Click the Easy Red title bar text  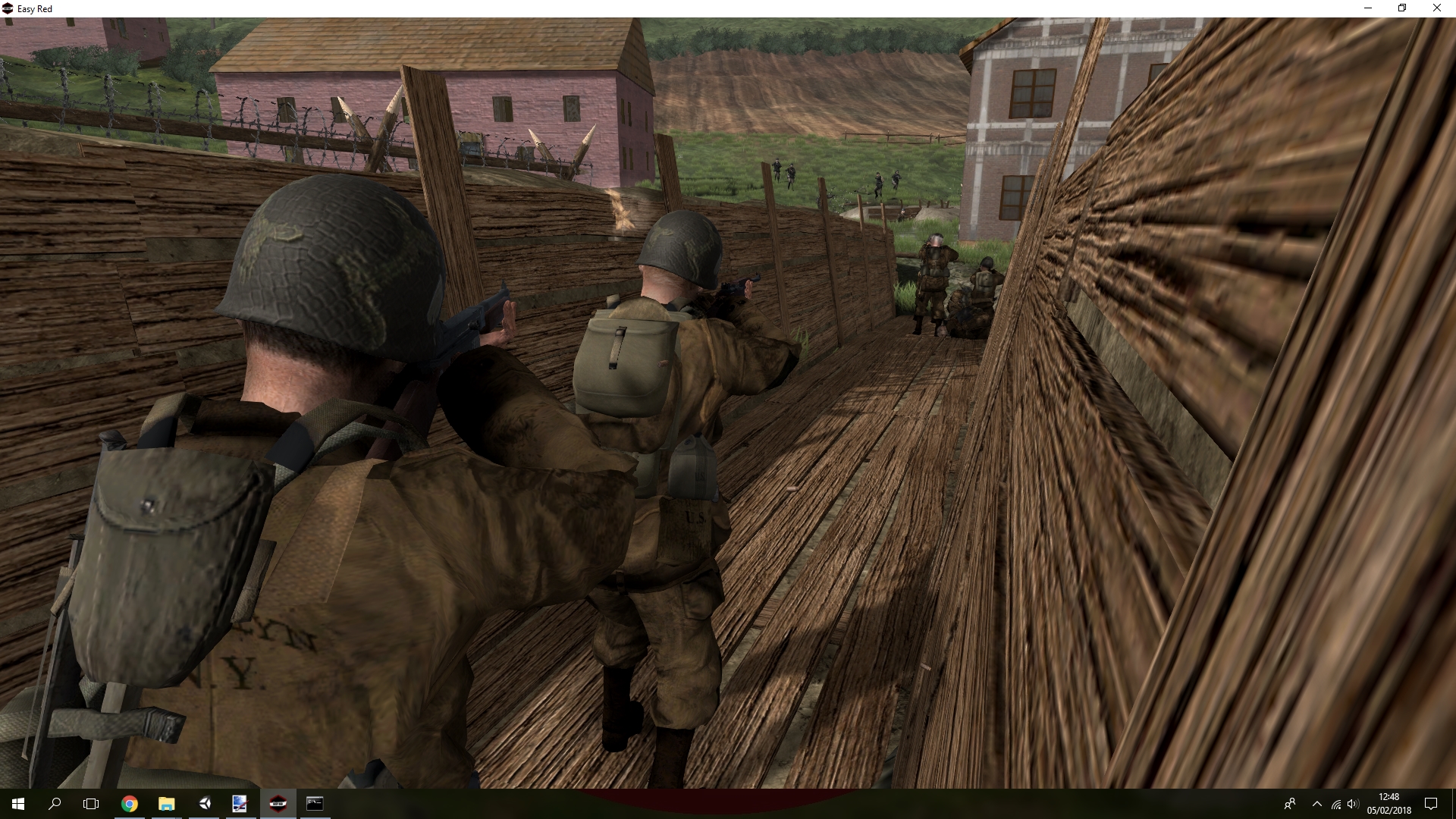(34, 8)
